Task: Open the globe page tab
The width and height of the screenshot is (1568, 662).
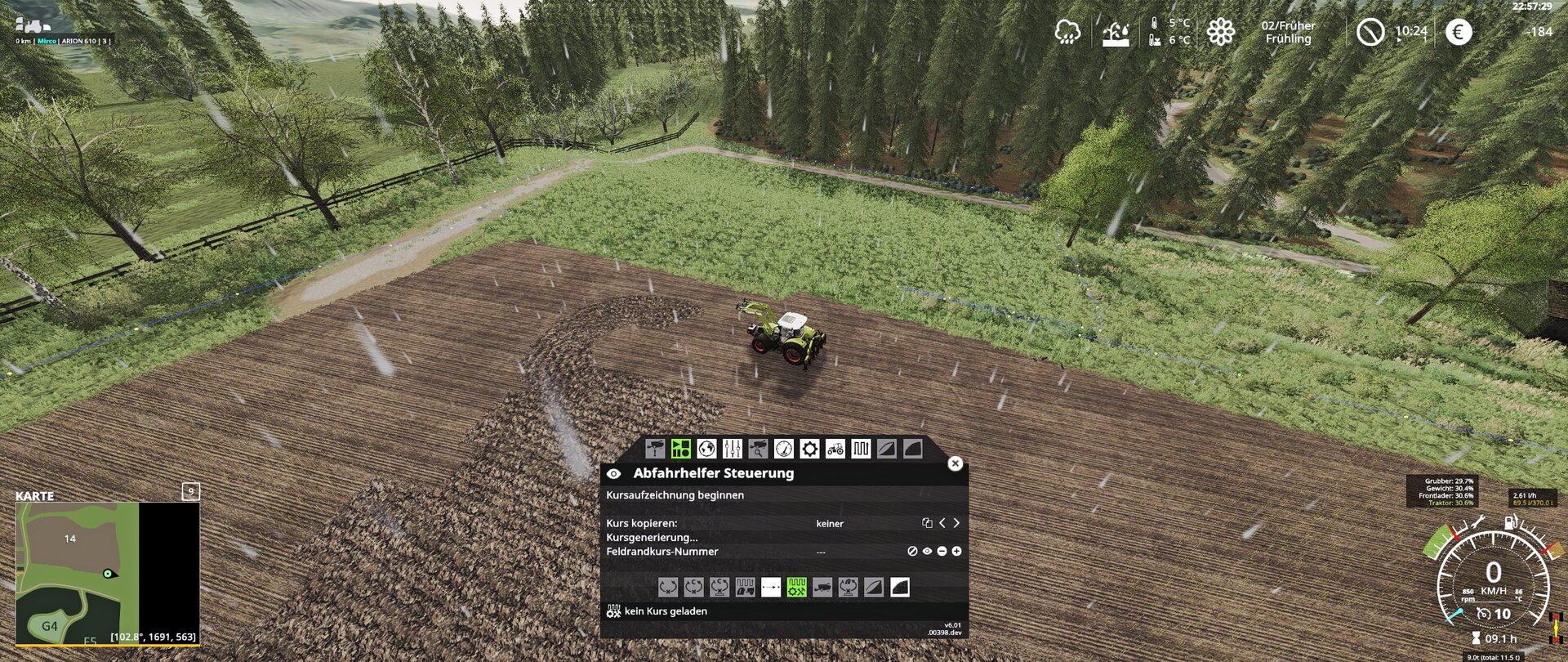Action: (x=706, y=449)
